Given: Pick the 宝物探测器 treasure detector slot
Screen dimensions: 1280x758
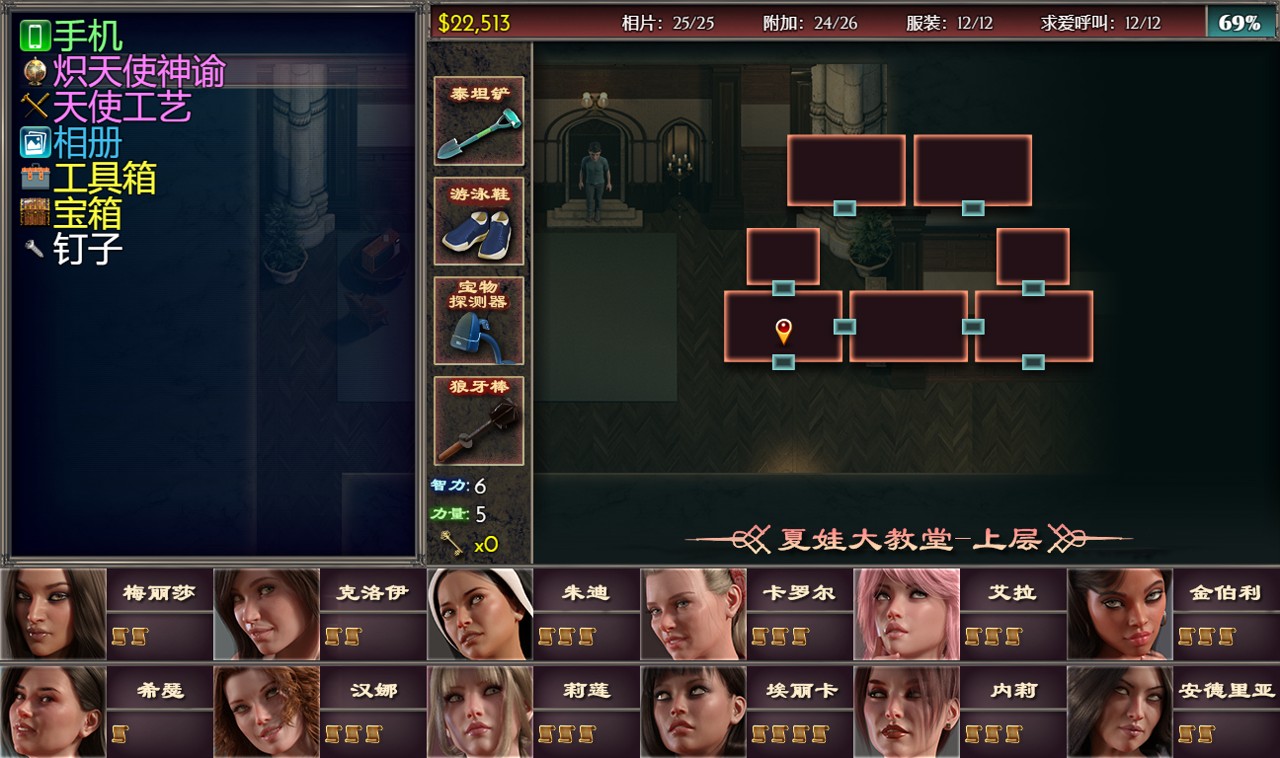Looking at the screenshot, I should [x=479, y=320].
